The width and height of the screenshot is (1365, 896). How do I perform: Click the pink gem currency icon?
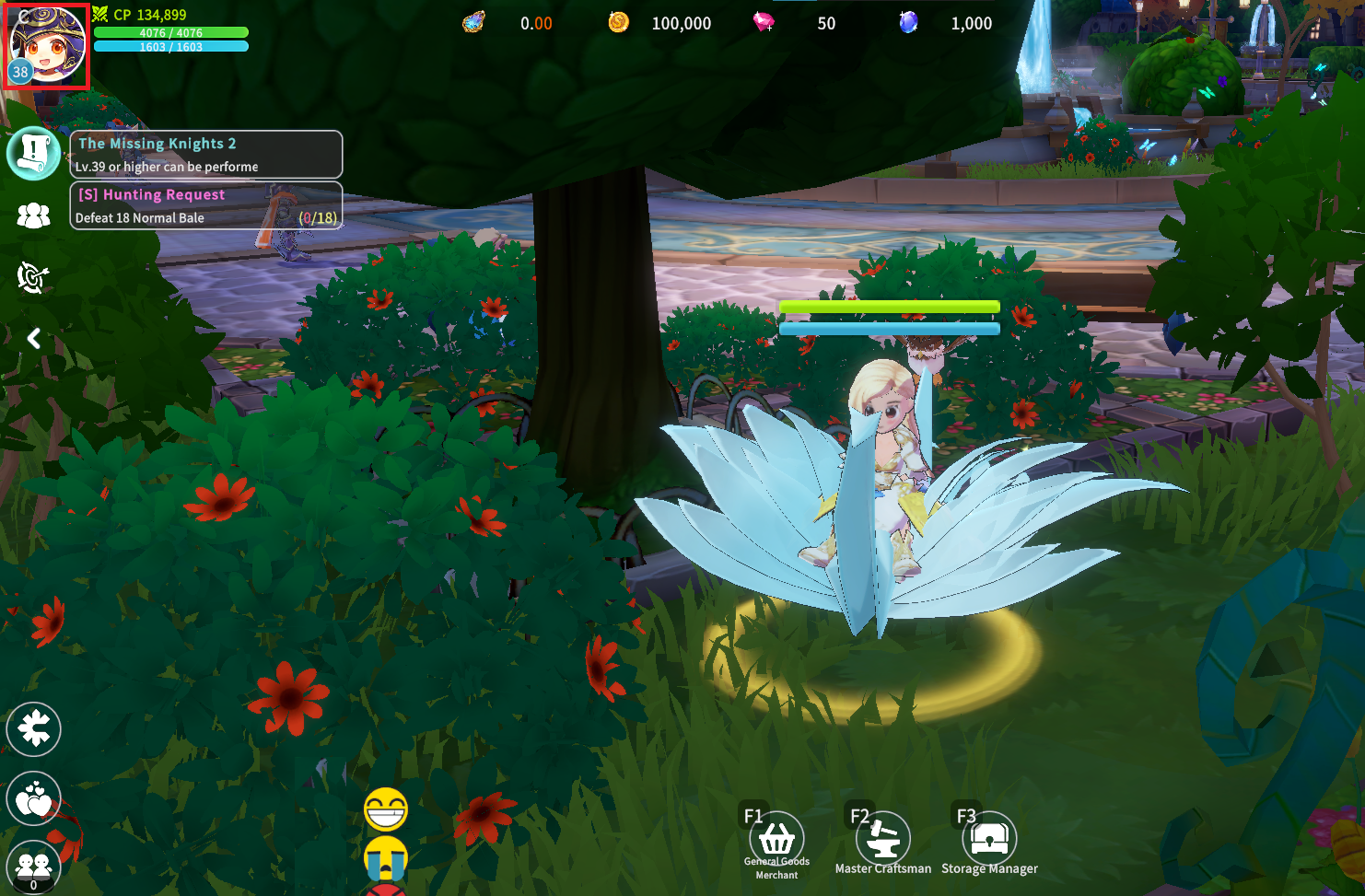click(764, 22)
